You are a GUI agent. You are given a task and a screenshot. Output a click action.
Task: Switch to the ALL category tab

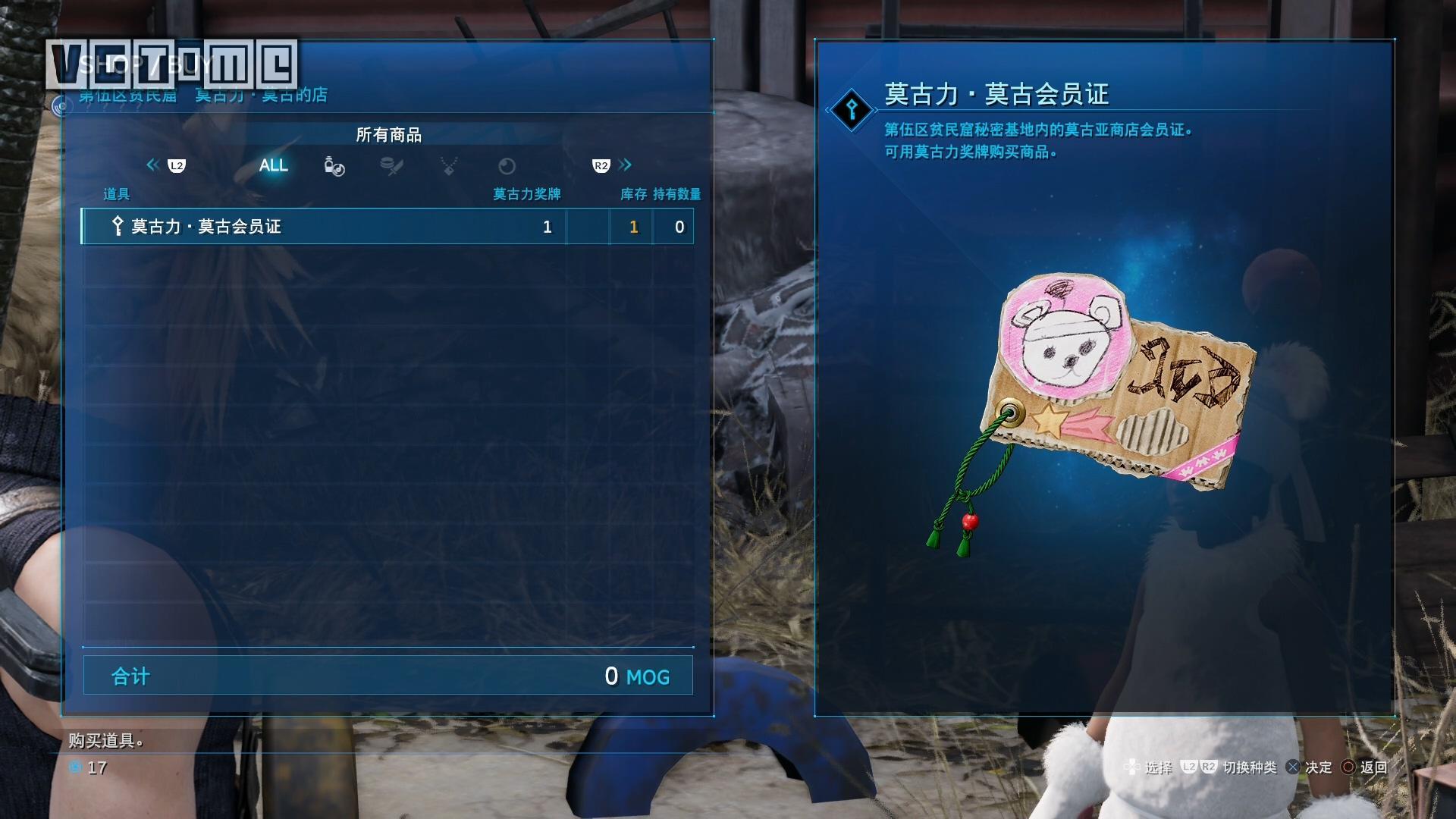click(x=273, y=165)
